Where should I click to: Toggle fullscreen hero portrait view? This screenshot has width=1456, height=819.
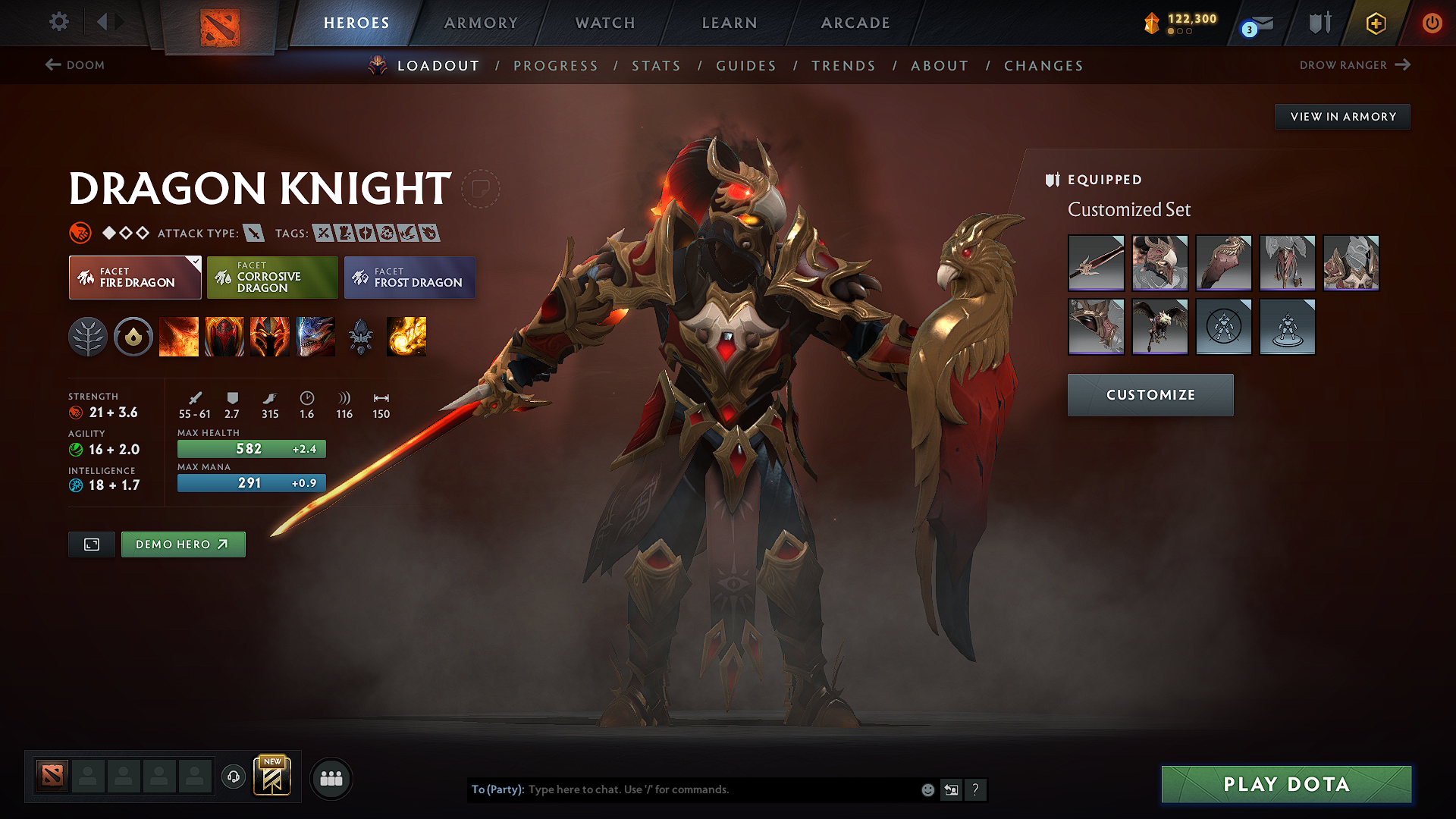tap(91, 544)
